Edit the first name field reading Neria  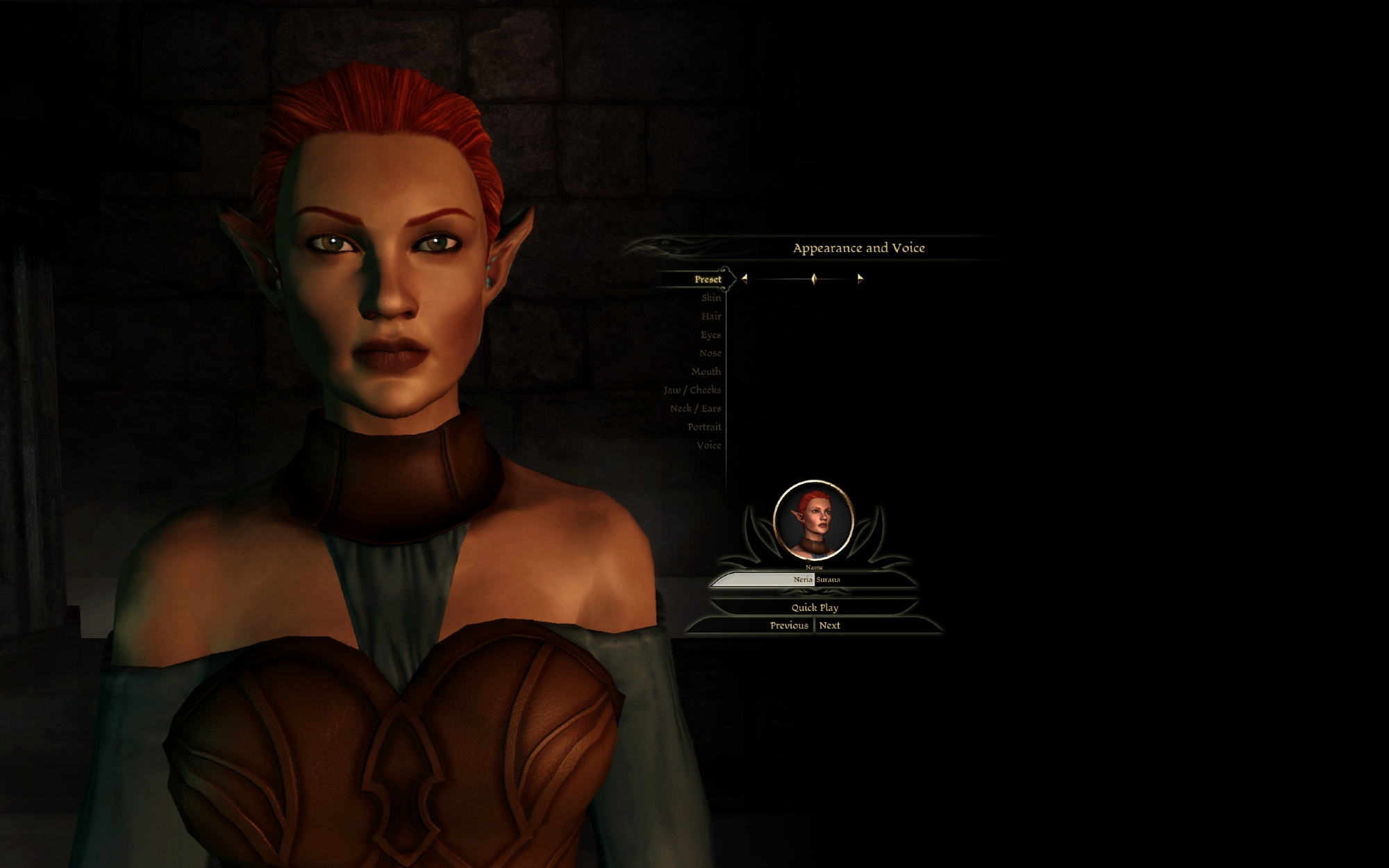click(764, 579)
